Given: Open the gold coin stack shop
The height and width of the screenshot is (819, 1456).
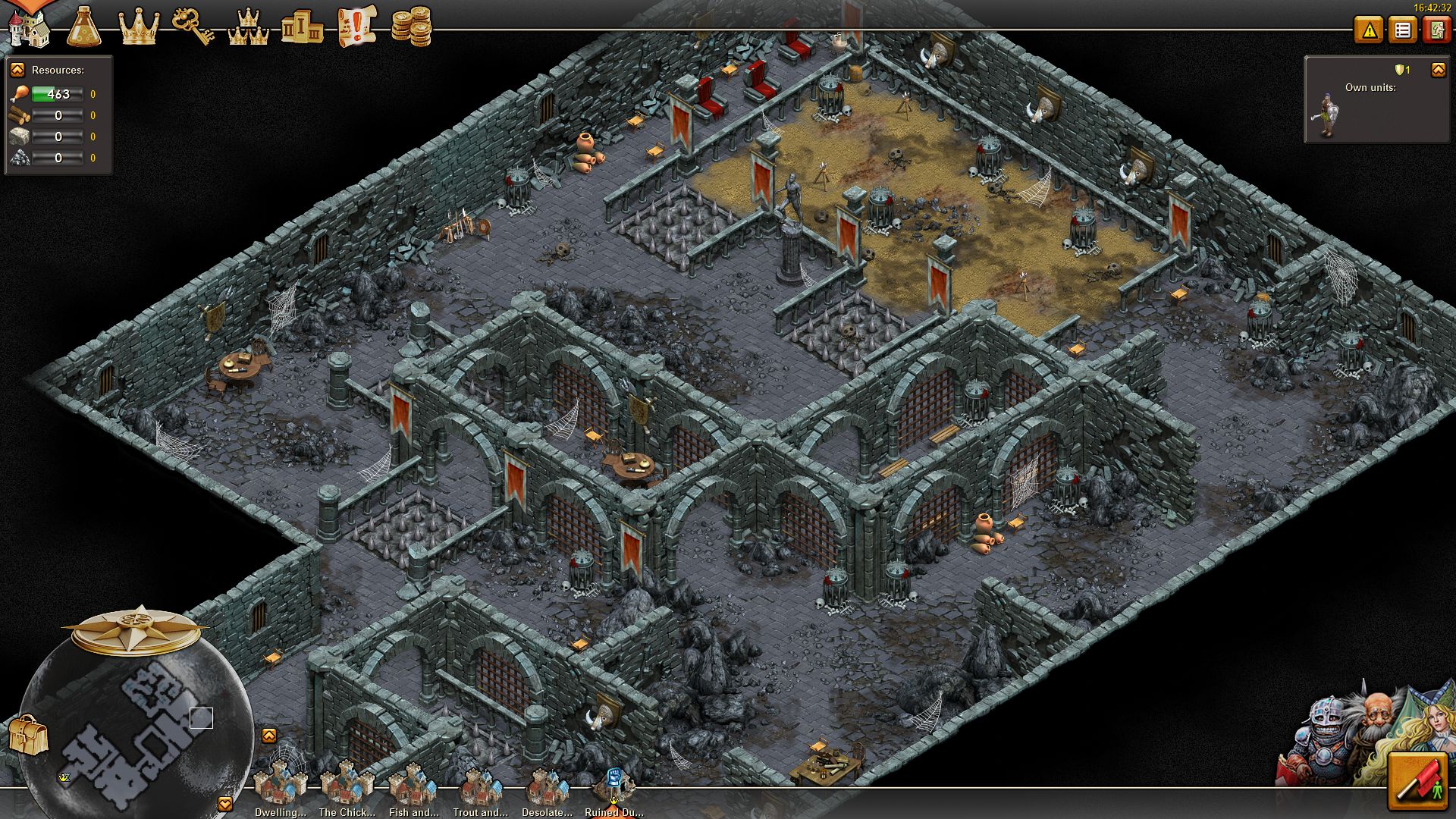Looking at the screenshot, I should pyautogui.click(x=411, y=27).
